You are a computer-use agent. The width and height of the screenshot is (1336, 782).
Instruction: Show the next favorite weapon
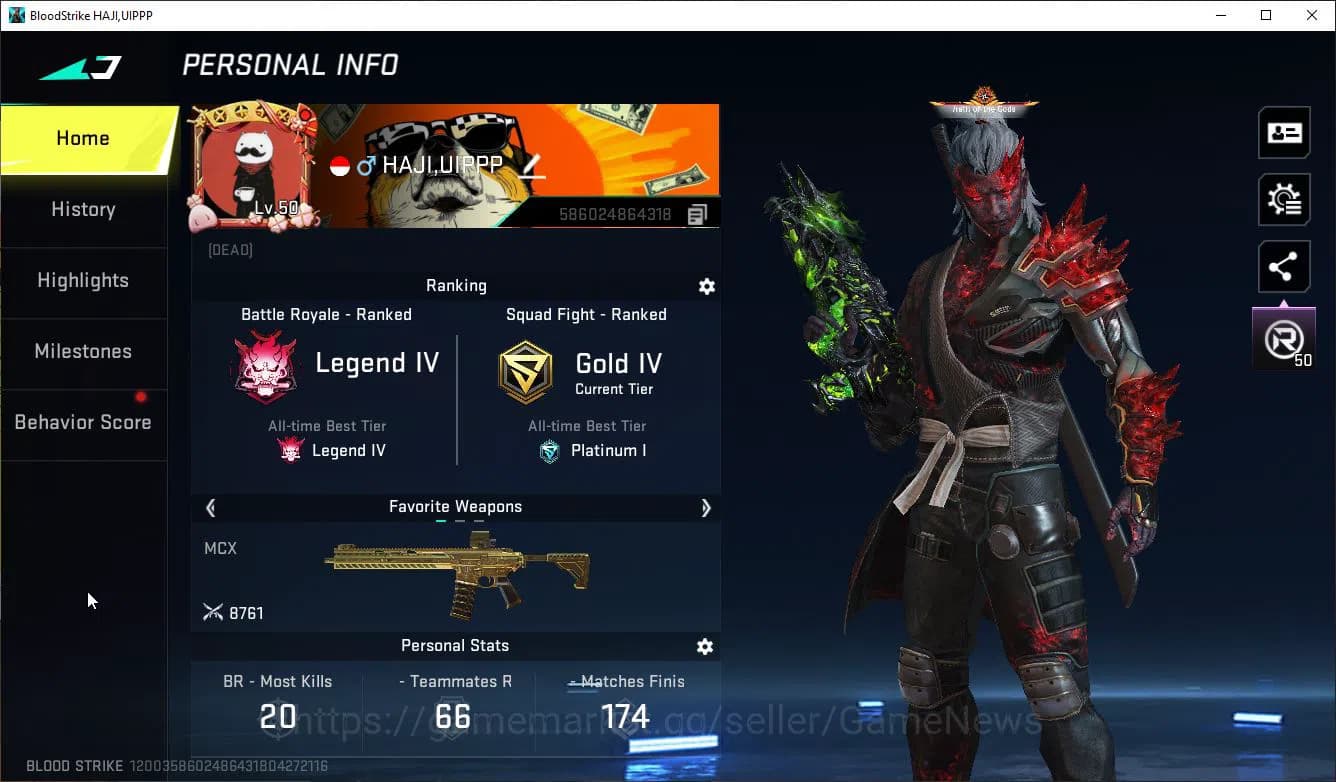706,508
